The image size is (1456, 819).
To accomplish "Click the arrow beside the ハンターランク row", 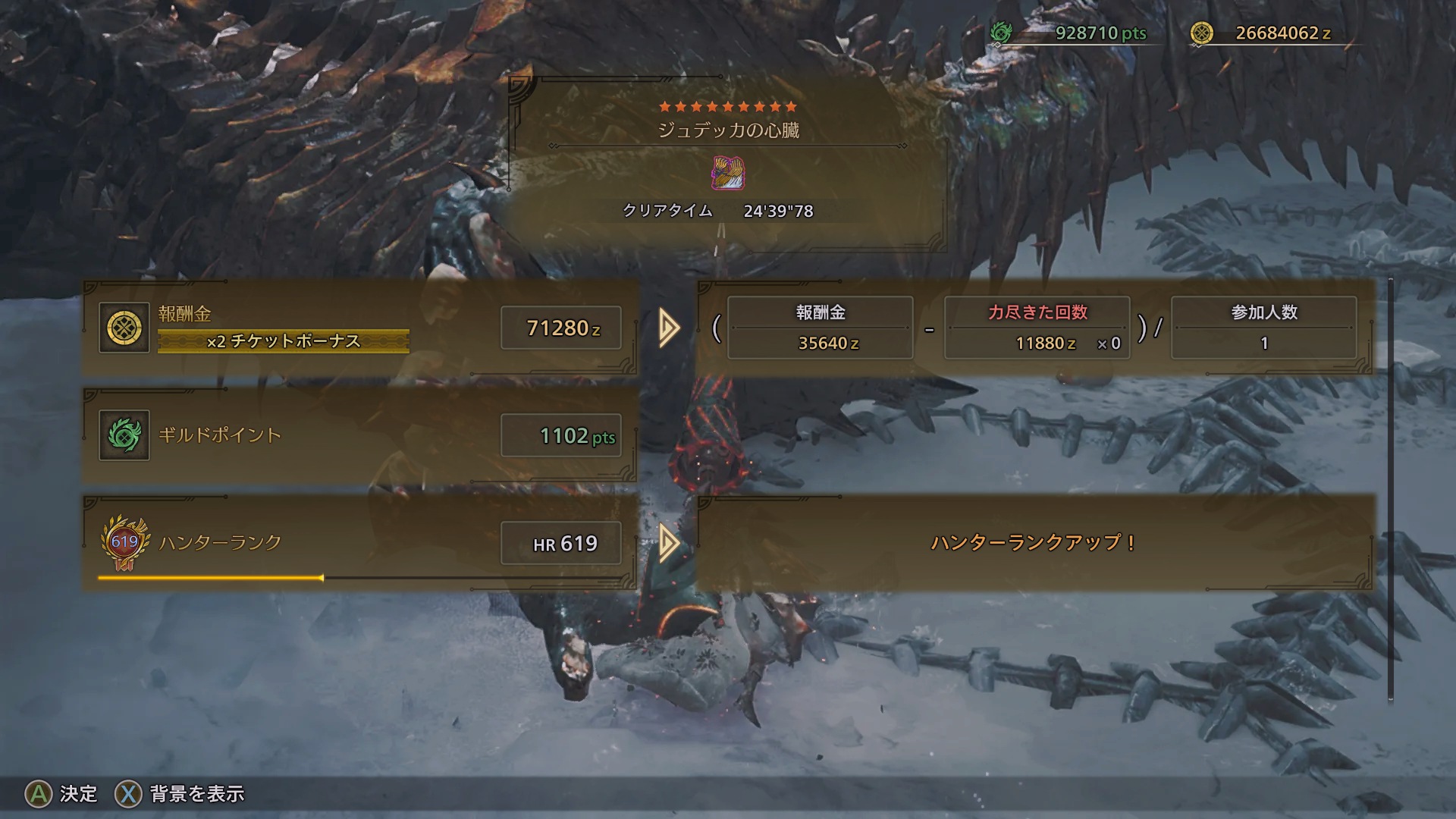I will pyautogui.click(x=669, y=543).
